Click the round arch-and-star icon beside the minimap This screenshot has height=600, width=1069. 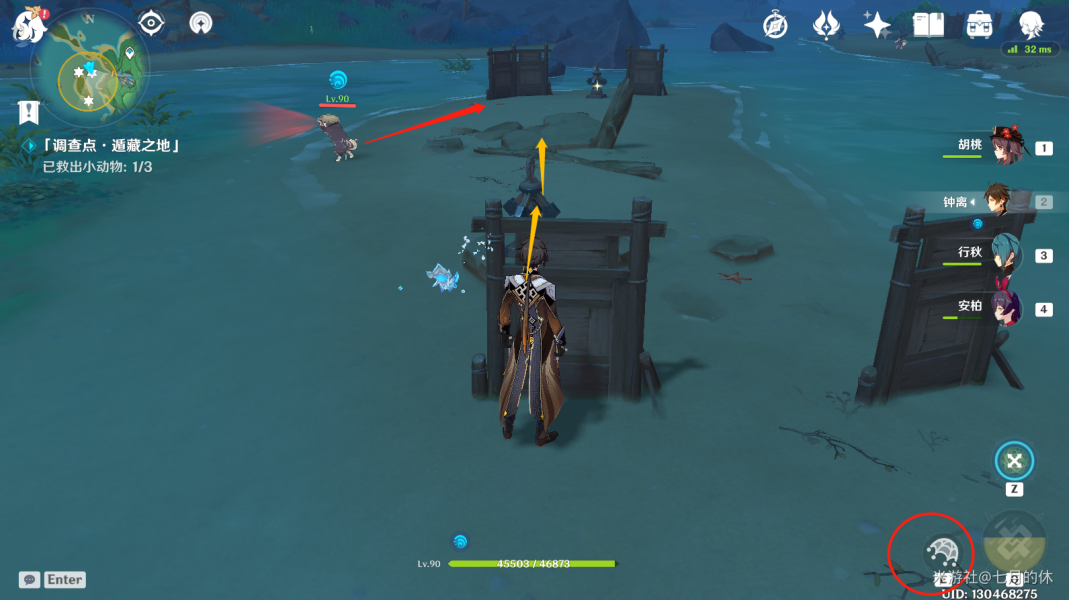pyautogui.click(x=201, y=23)
